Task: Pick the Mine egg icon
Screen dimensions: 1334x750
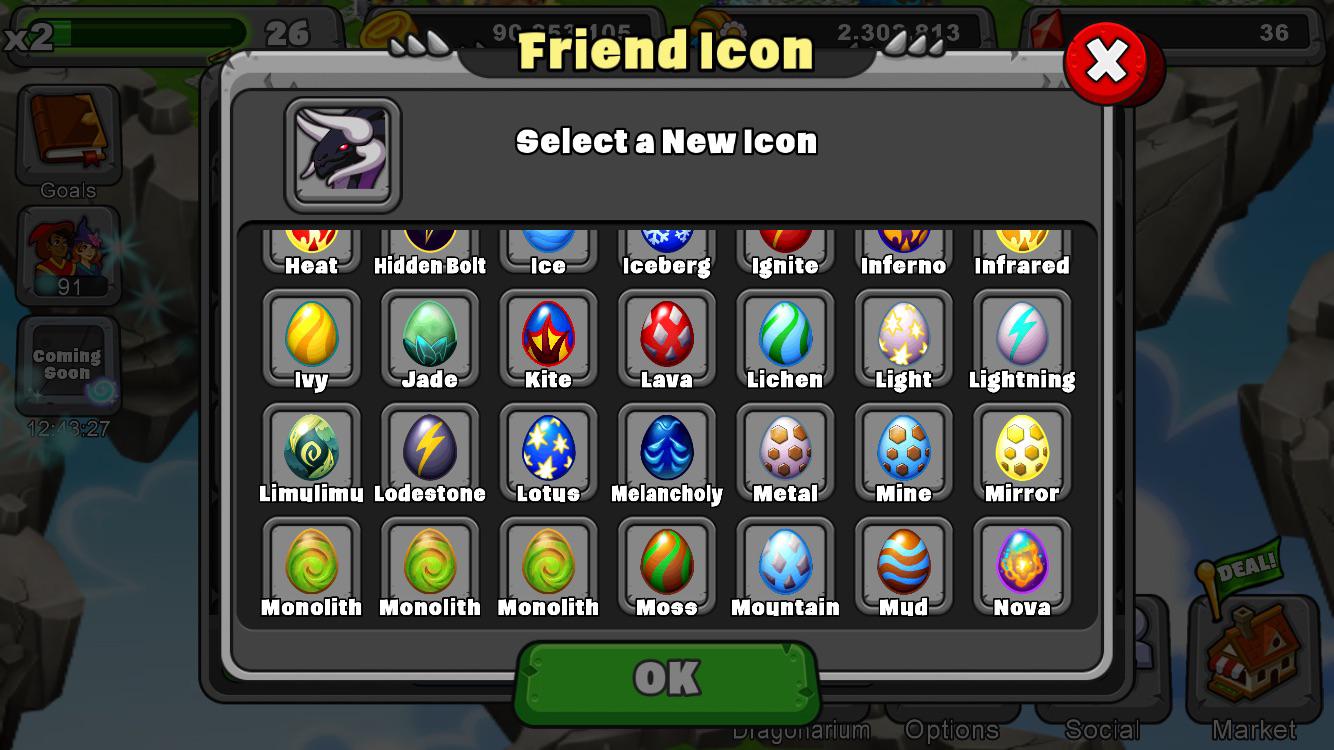Action: coord(903,449)
